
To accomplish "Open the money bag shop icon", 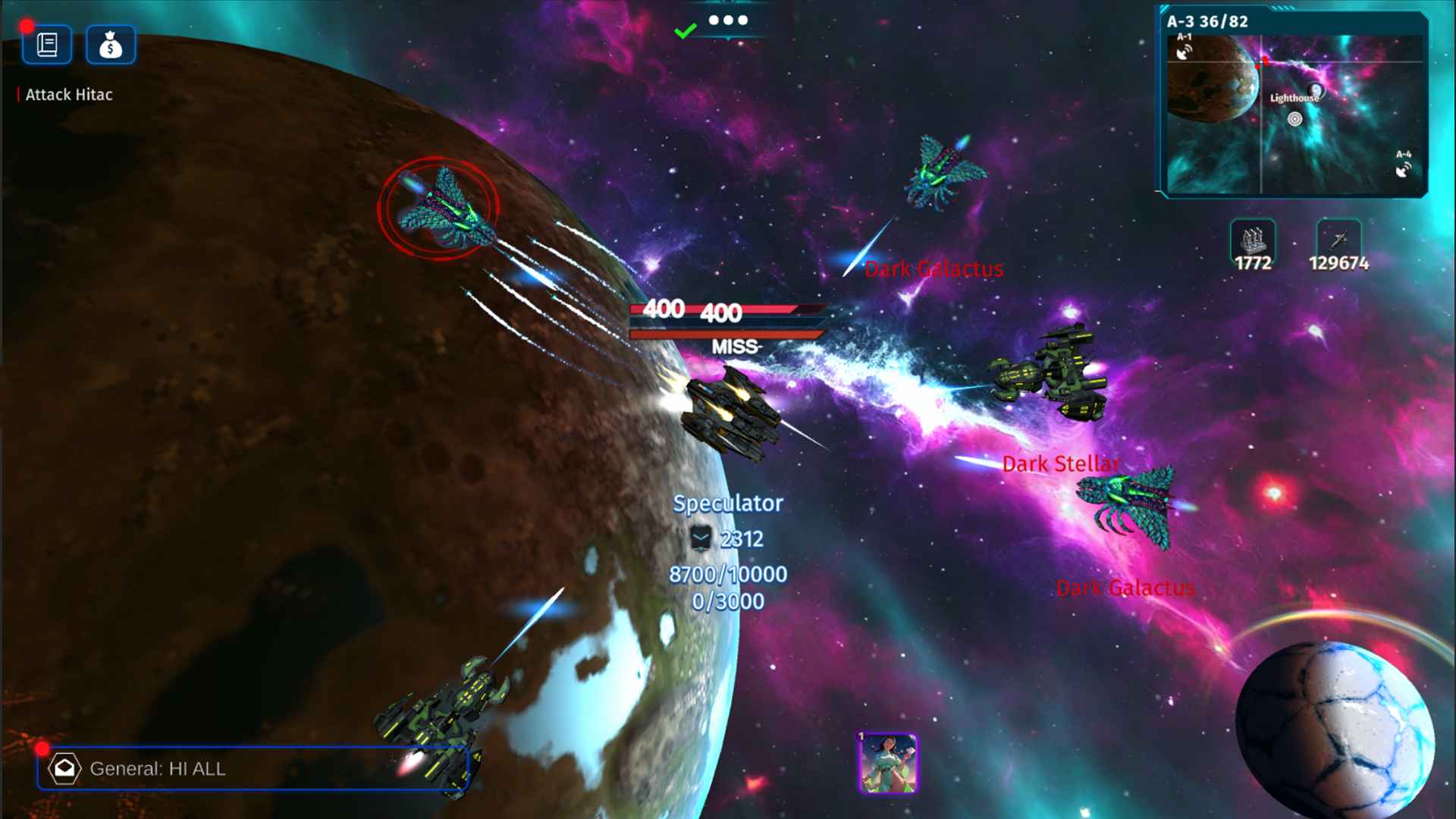I will 111,45.
